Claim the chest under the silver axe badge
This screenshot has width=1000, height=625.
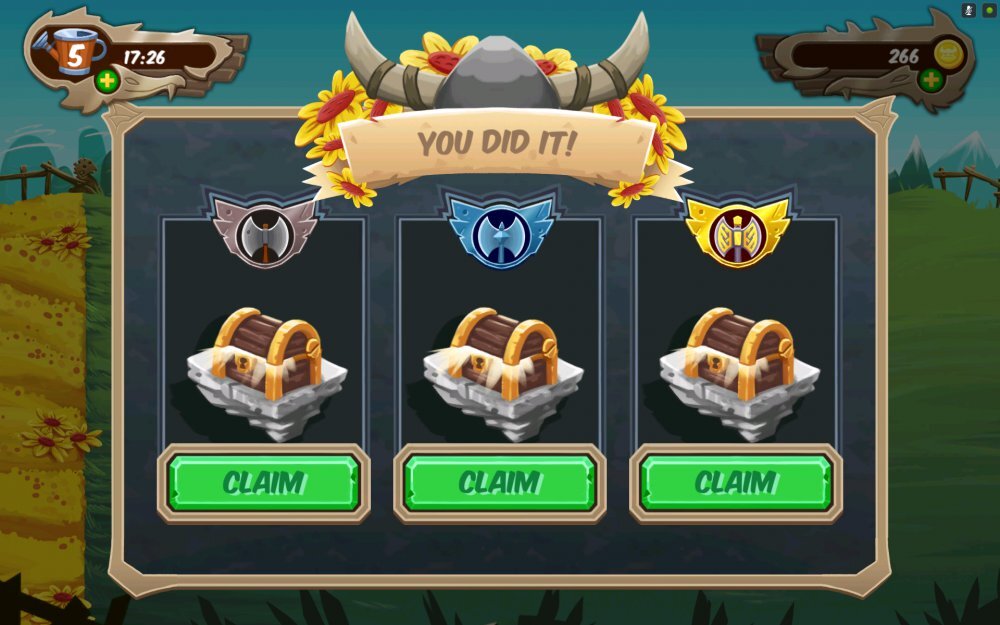point(264,483)
